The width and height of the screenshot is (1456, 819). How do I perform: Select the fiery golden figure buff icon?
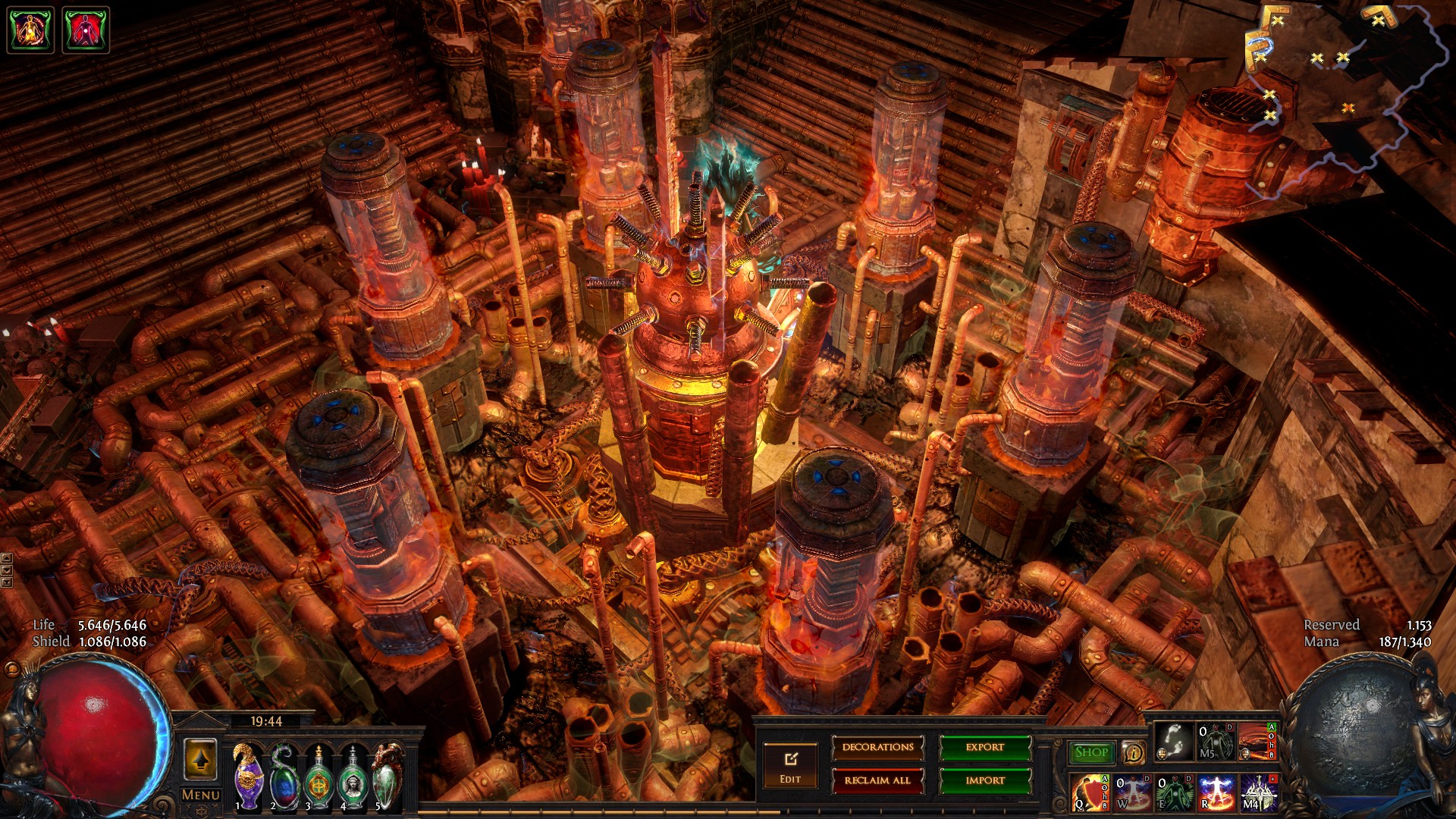(30, 30)
